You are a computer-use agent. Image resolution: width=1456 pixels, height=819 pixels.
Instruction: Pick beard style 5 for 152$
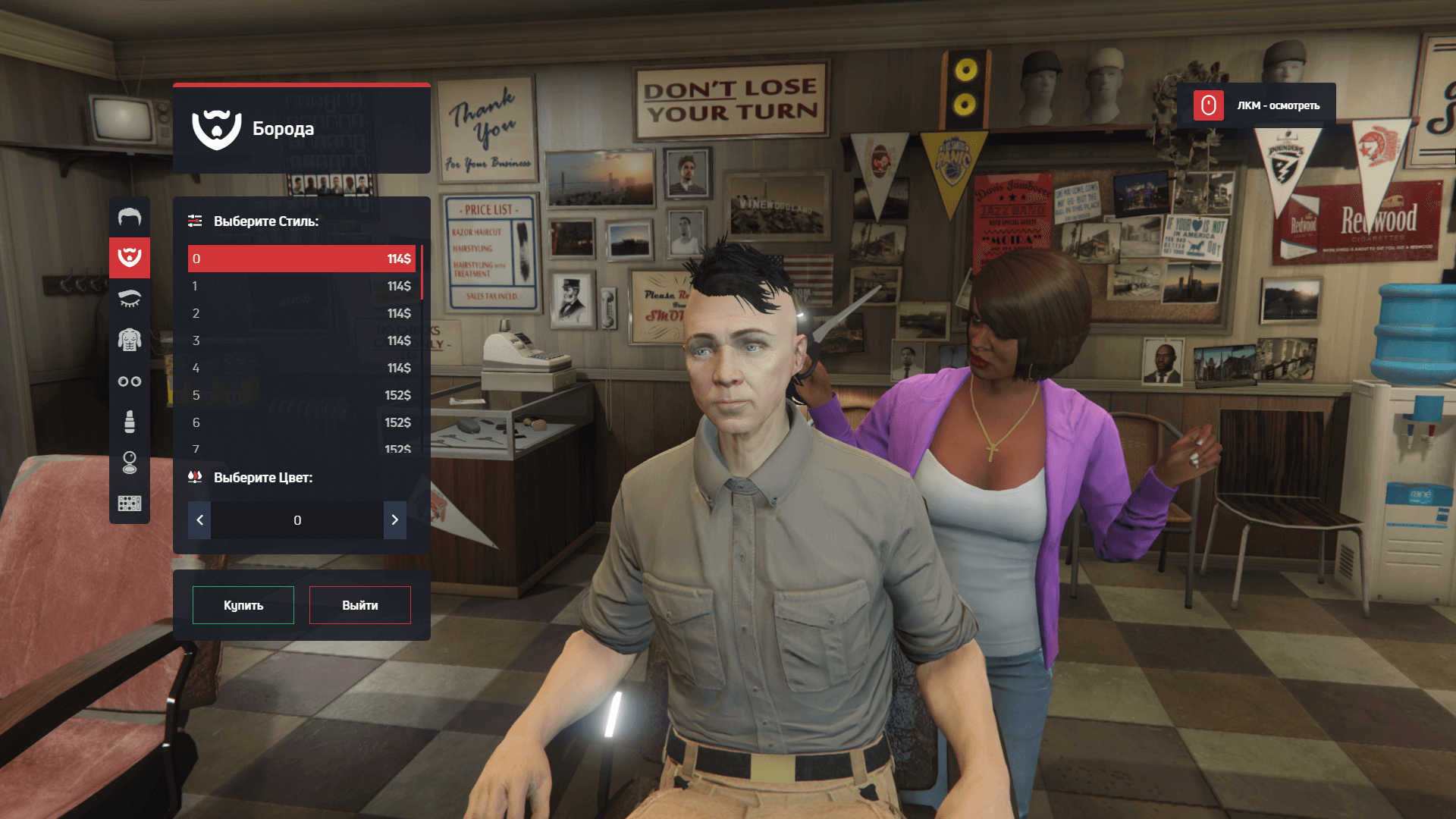[302, 395]
